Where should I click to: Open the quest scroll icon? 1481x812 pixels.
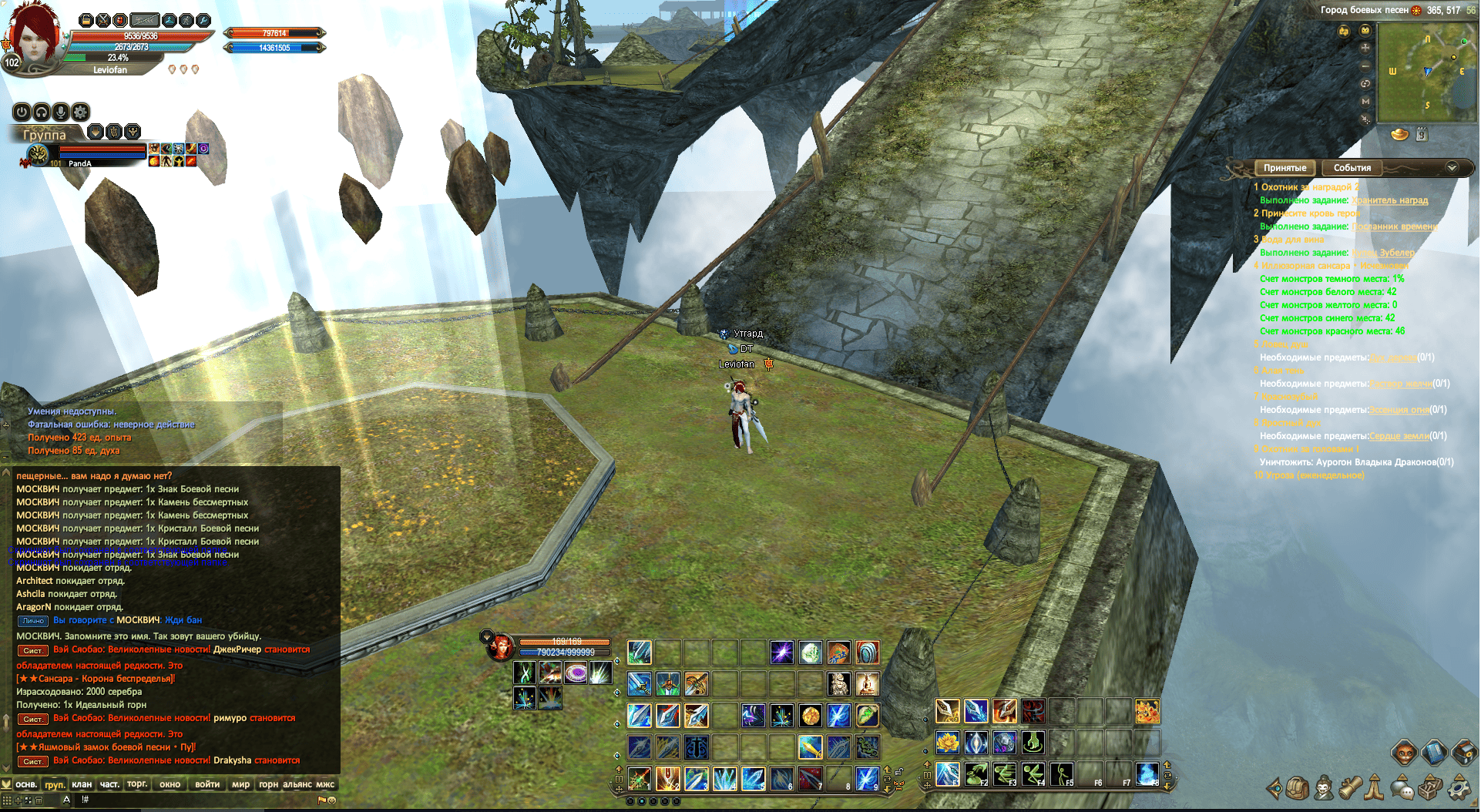click(1350, 787)
